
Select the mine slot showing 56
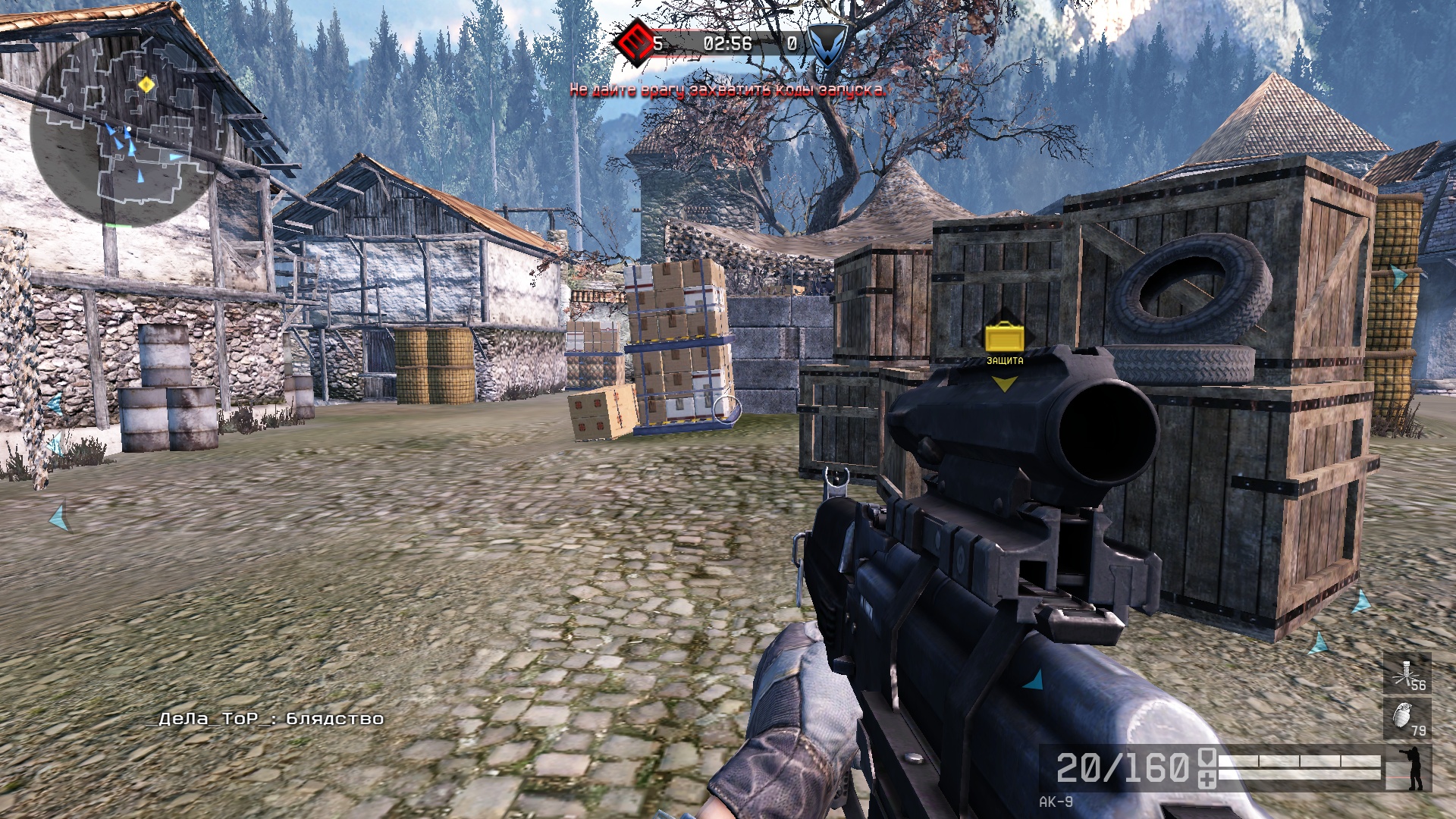click(x=1407, y=674)
